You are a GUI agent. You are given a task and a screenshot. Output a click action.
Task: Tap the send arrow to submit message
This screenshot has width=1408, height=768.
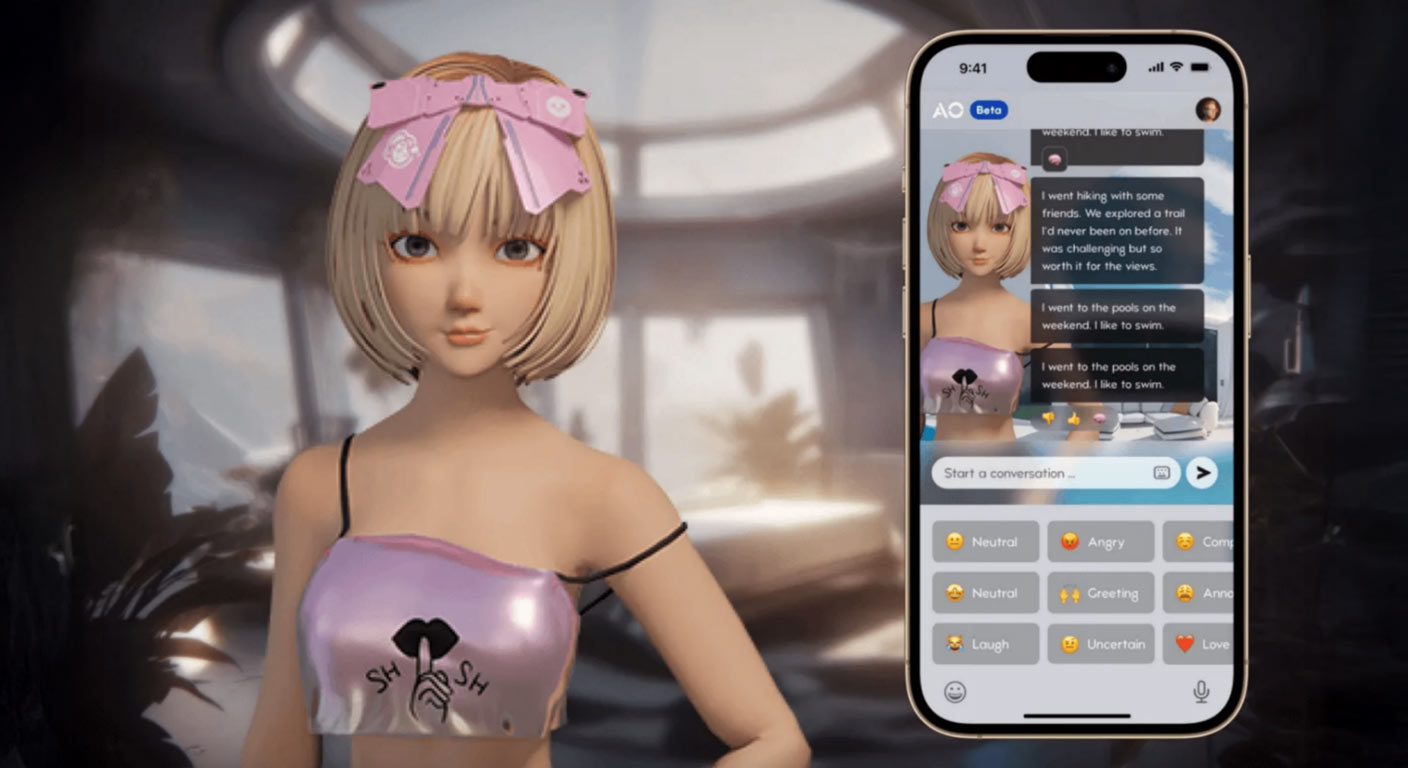click(1201, 473)
